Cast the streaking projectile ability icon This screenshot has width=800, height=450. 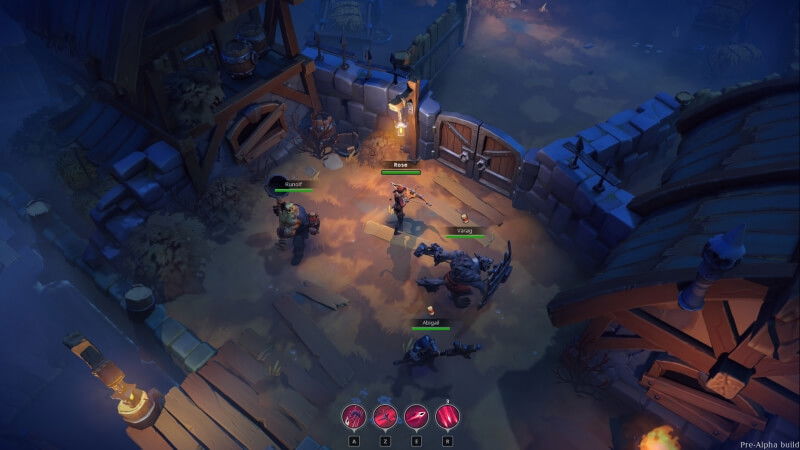[x=416, y=415]
